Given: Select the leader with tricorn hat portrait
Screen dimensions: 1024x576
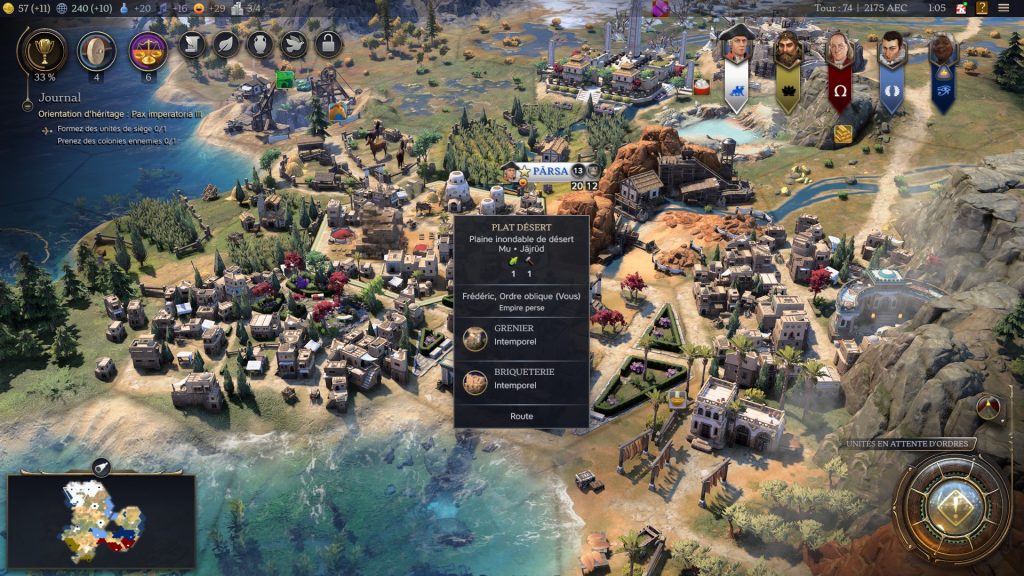Looking at the screenshot, I should tap(736, 50).
